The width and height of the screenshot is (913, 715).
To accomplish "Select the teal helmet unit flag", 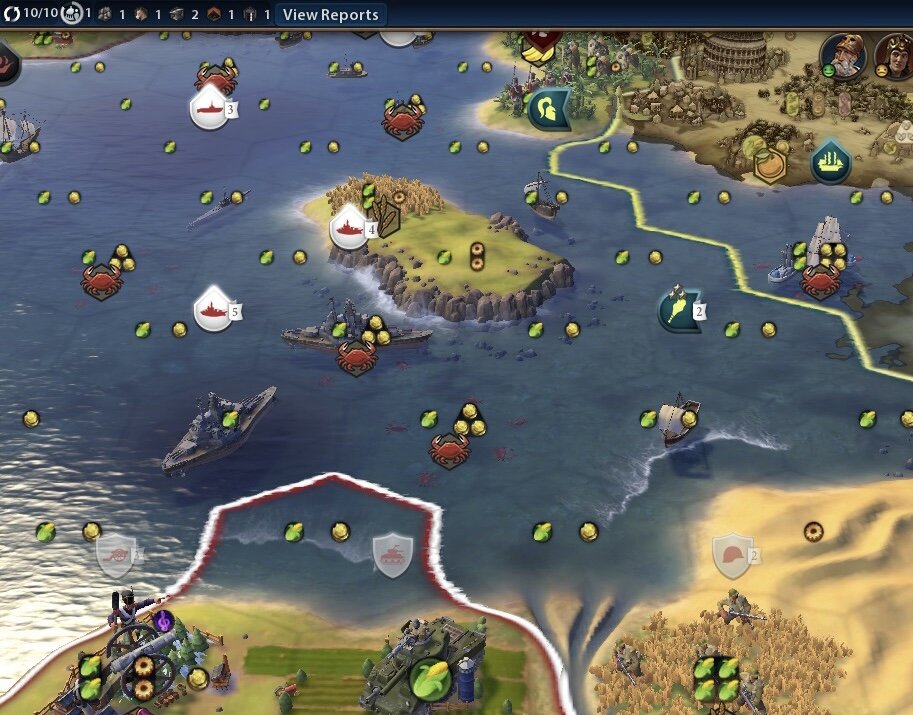I will [548, 109].
